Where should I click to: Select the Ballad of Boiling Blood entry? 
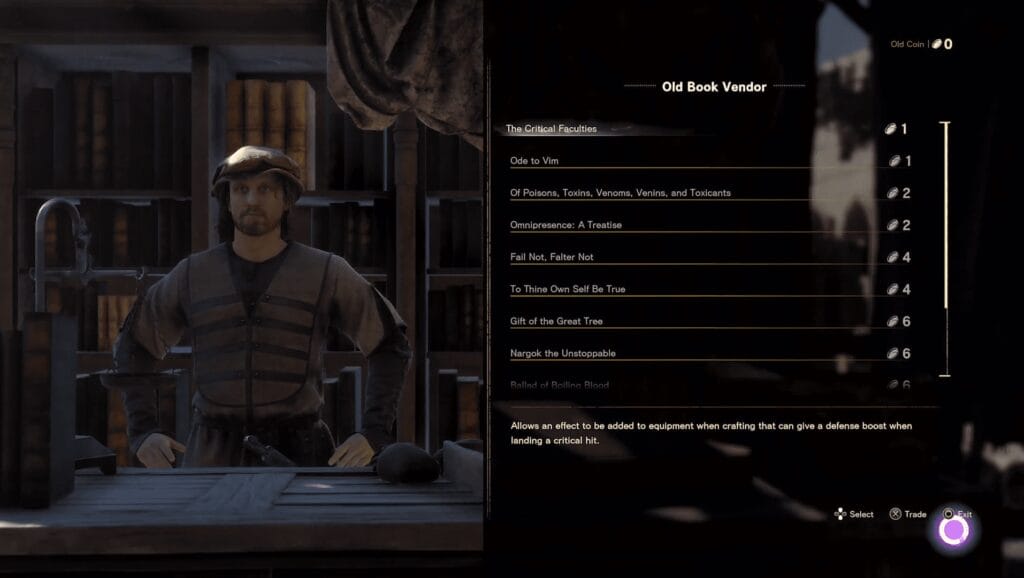[560, 385]
